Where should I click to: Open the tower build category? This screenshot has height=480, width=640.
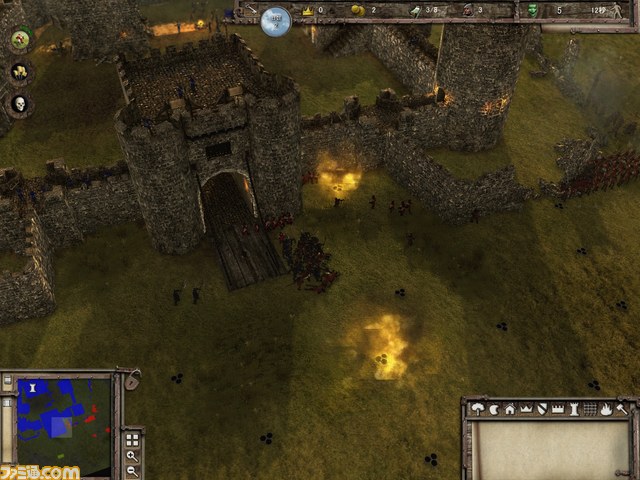click(573, 408)
